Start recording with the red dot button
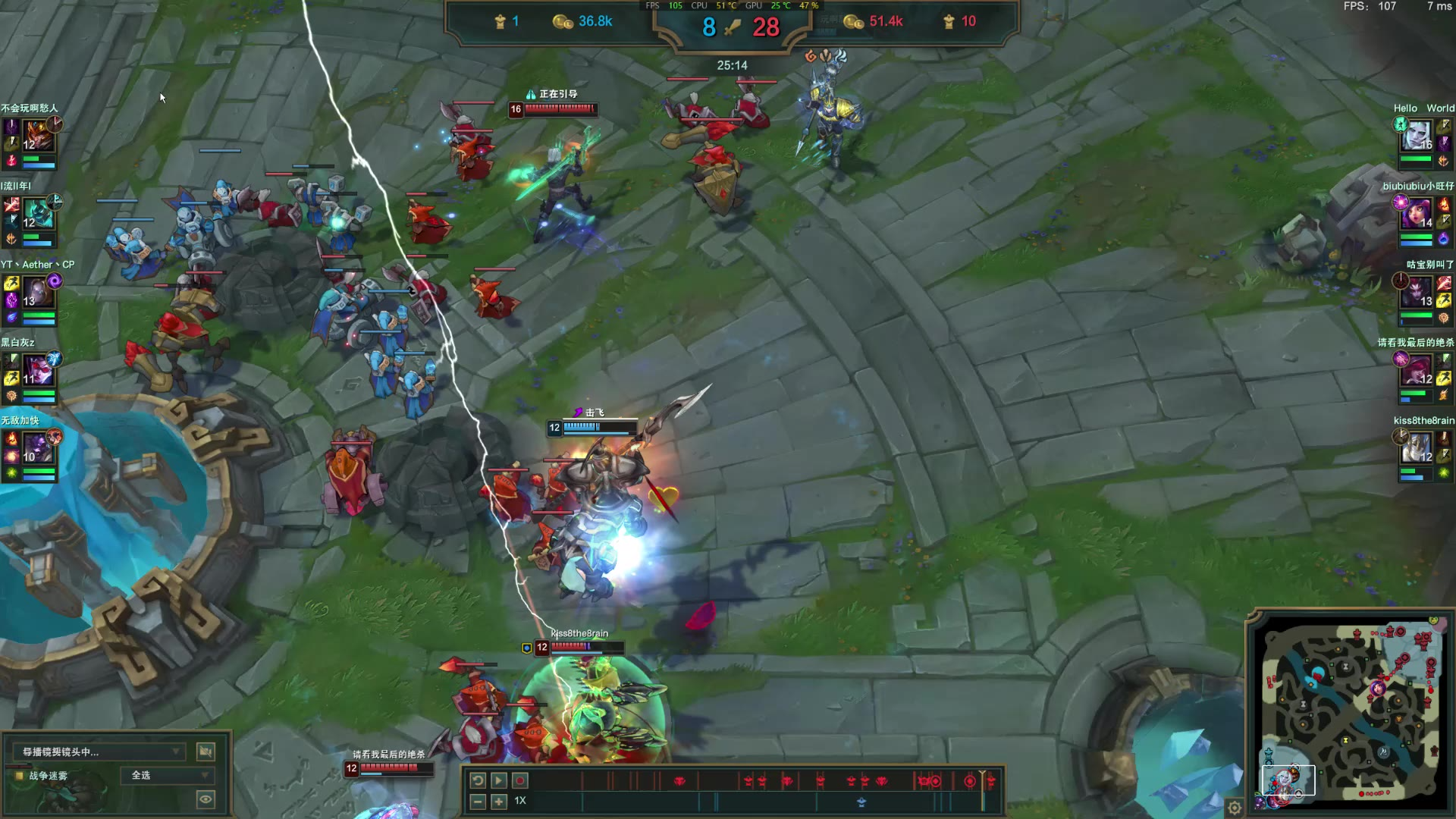The height and width of the screenshot is (819, 1456). click(520, 780)
